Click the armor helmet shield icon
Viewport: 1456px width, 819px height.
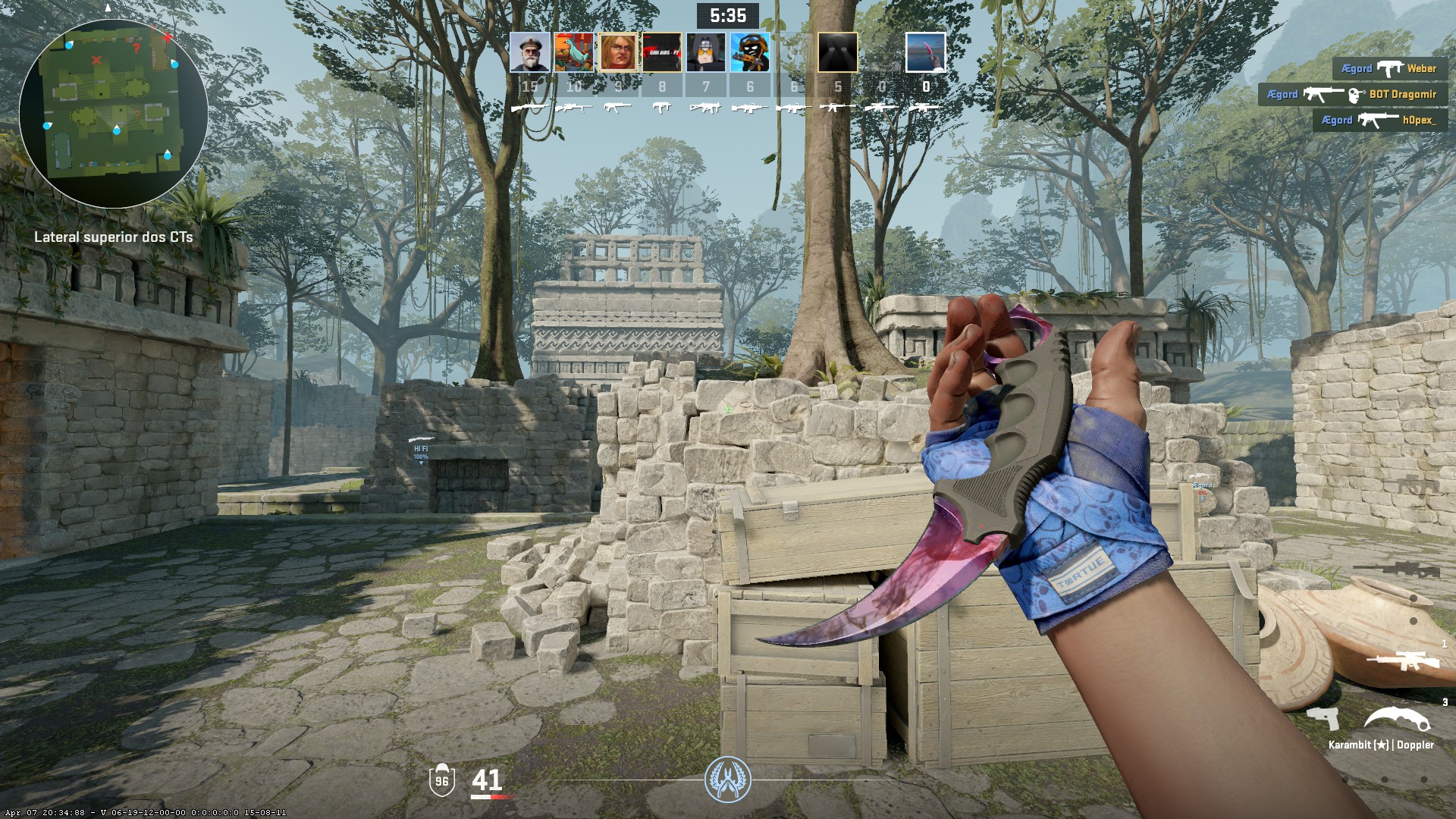coord(441,780)
